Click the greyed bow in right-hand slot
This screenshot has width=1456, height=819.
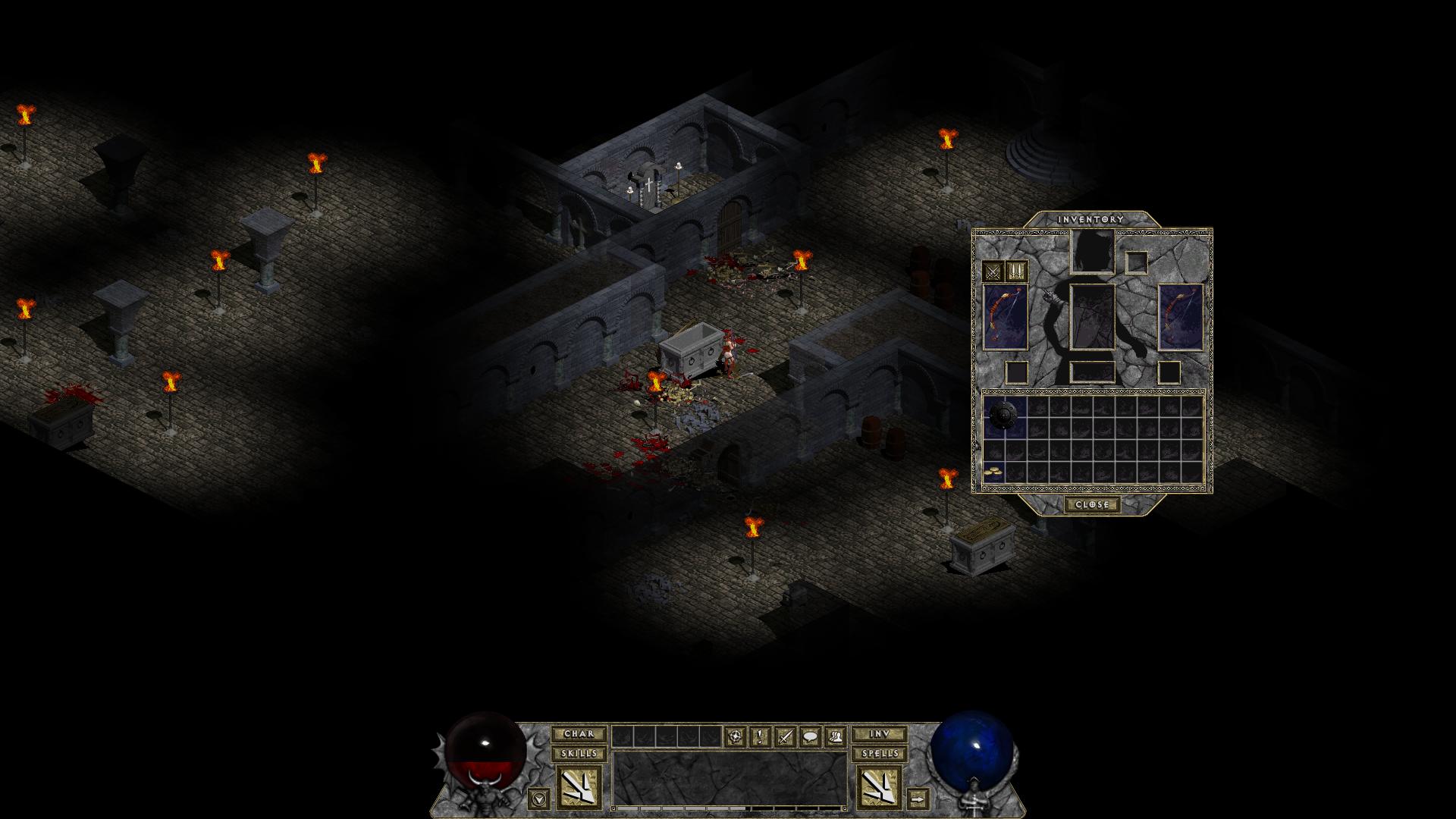pos(1181,318)
